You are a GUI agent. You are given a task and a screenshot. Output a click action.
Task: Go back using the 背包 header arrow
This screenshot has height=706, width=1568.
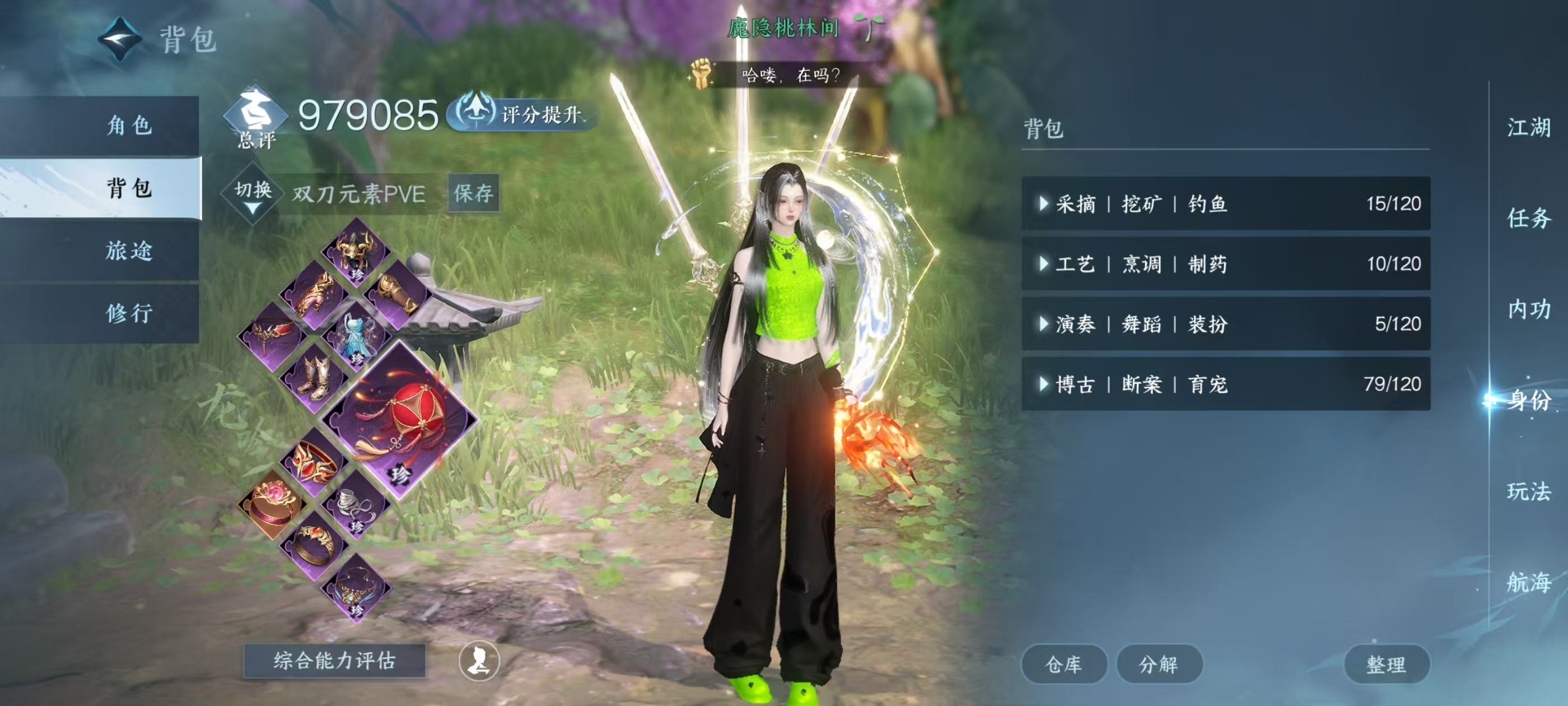120,40
